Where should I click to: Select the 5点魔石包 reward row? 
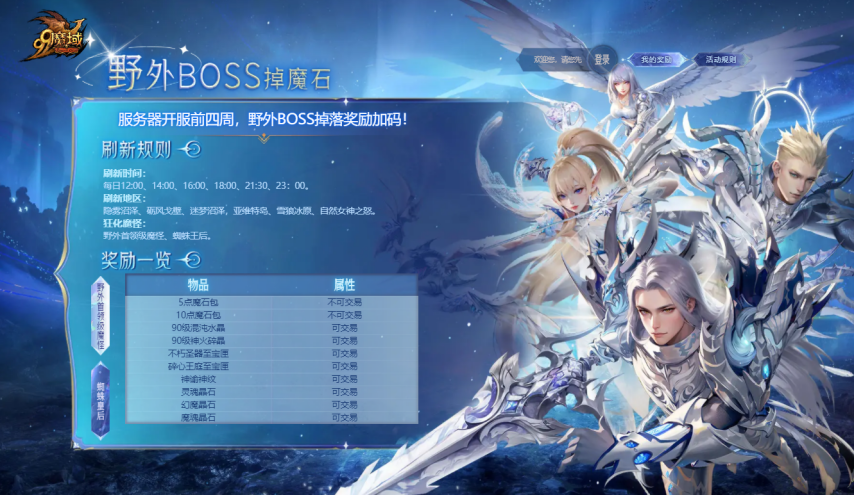[x=198, y=301]
